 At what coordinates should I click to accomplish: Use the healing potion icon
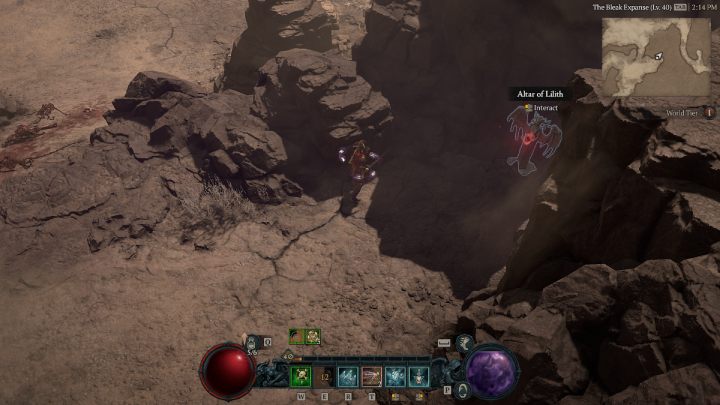pos(252,343)
